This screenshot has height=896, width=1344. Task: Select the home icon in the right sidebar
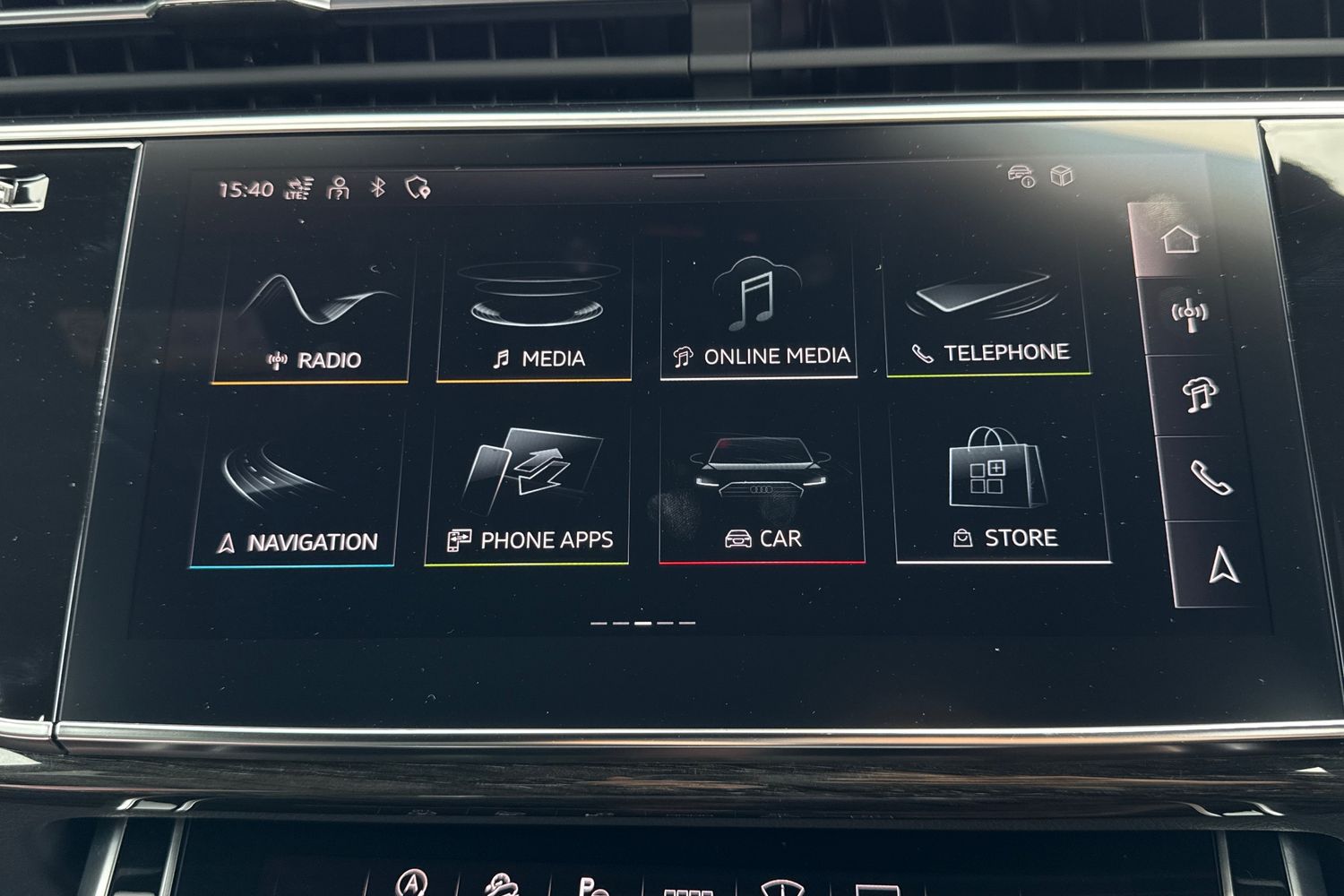tap(1178, 240)
